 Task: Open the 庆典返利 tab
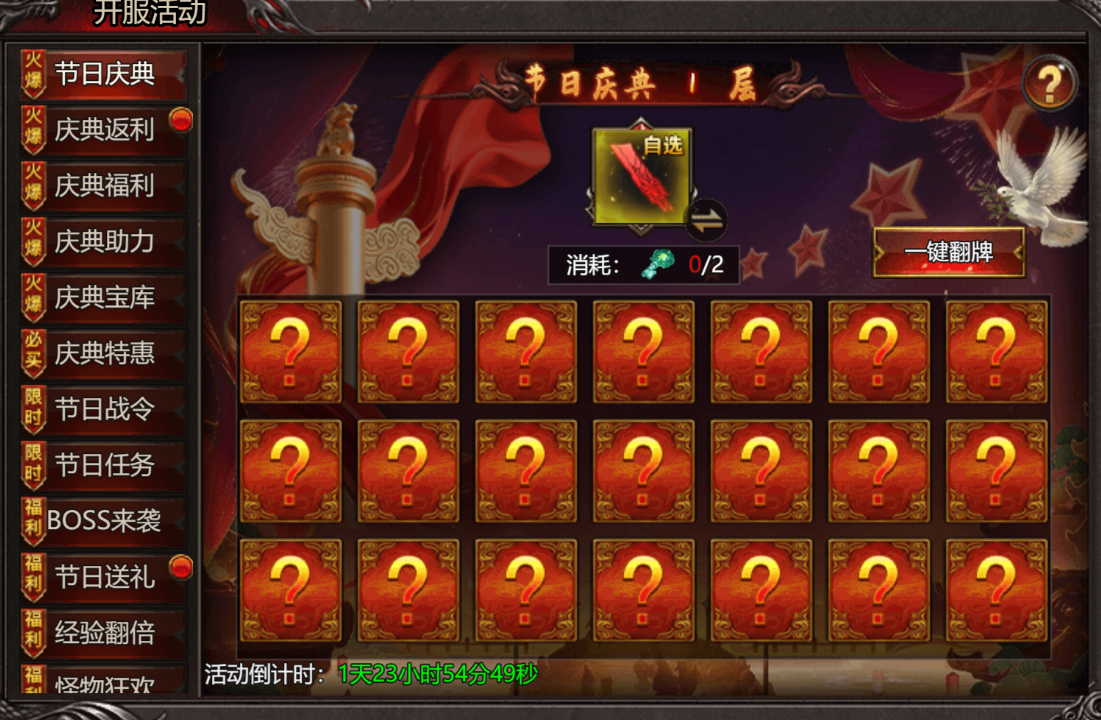coord(104,130)
